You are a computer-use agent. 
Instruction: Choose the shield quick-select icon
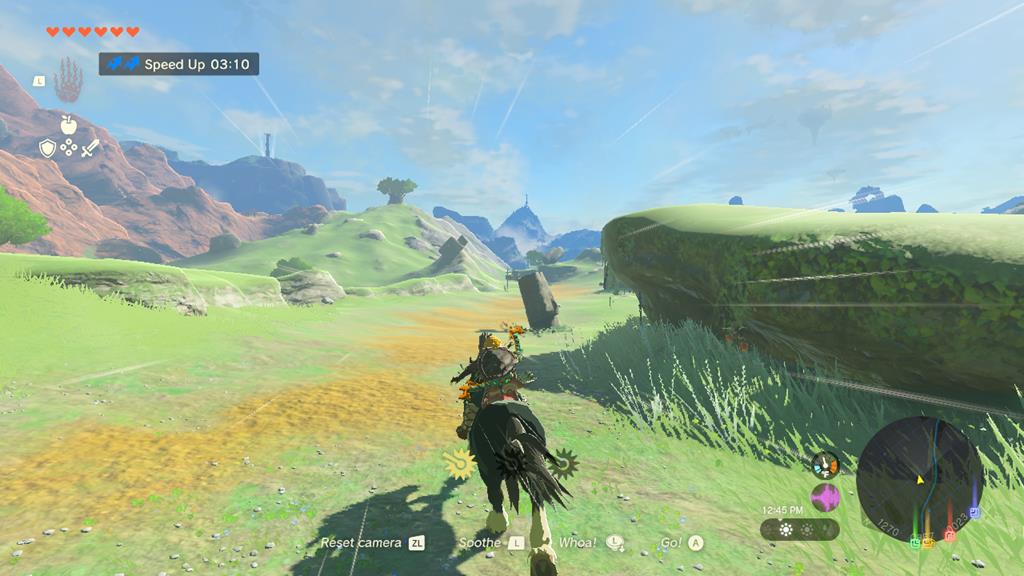click(47, 148)
